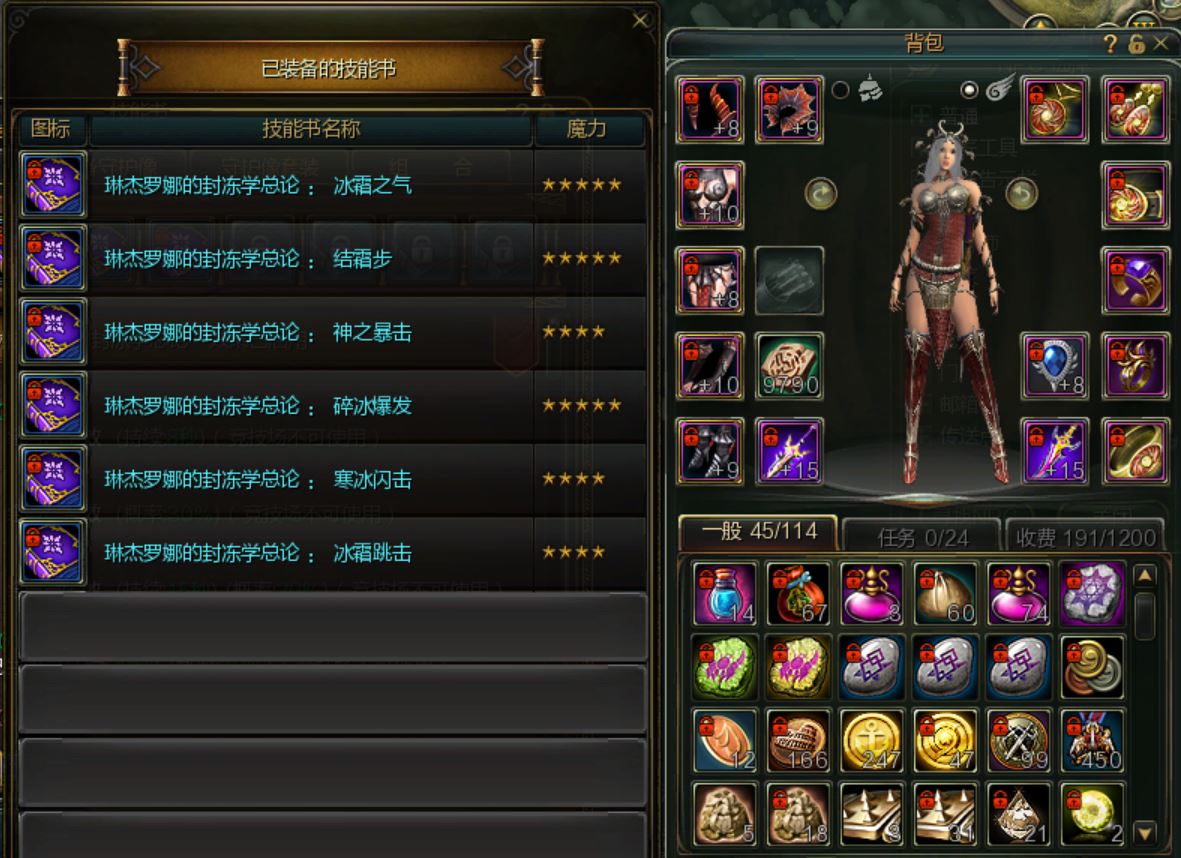The height and width of the screenshot is (858, 1181).
Task: Switch to the 任务 0/24 tab
Action: [922, 537]
